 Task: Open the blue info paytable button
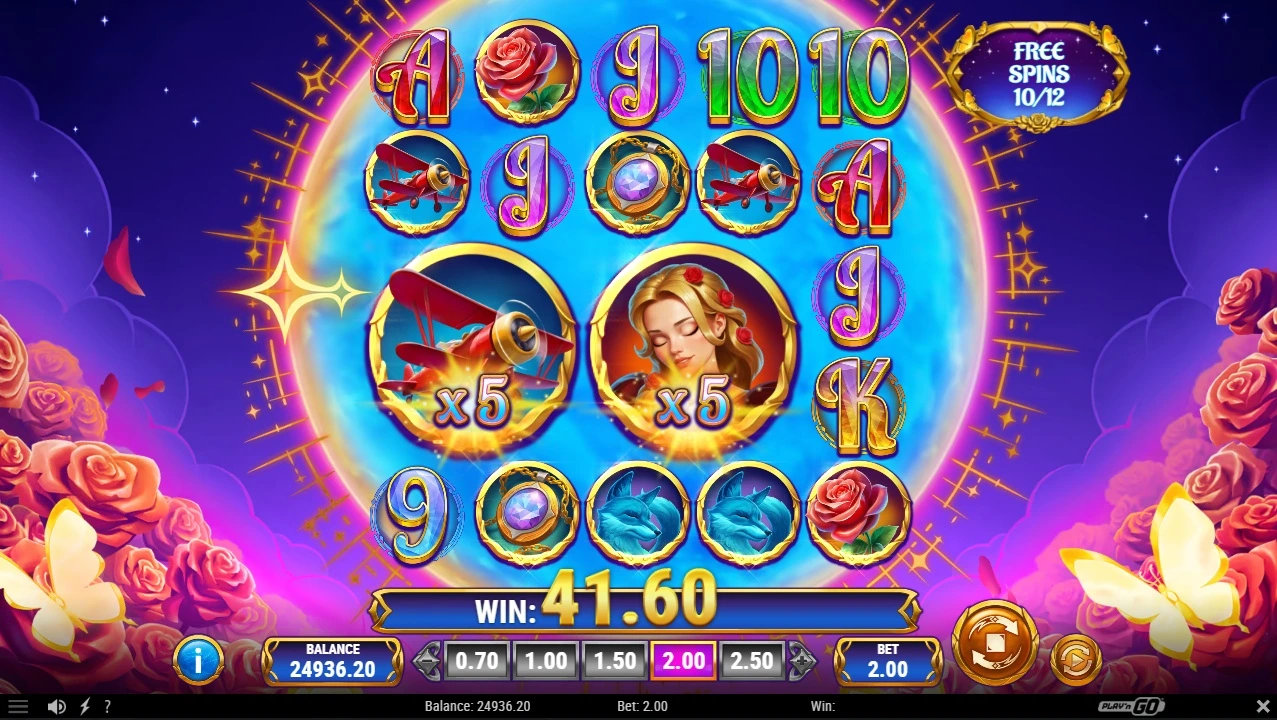[x=198, y=660]
